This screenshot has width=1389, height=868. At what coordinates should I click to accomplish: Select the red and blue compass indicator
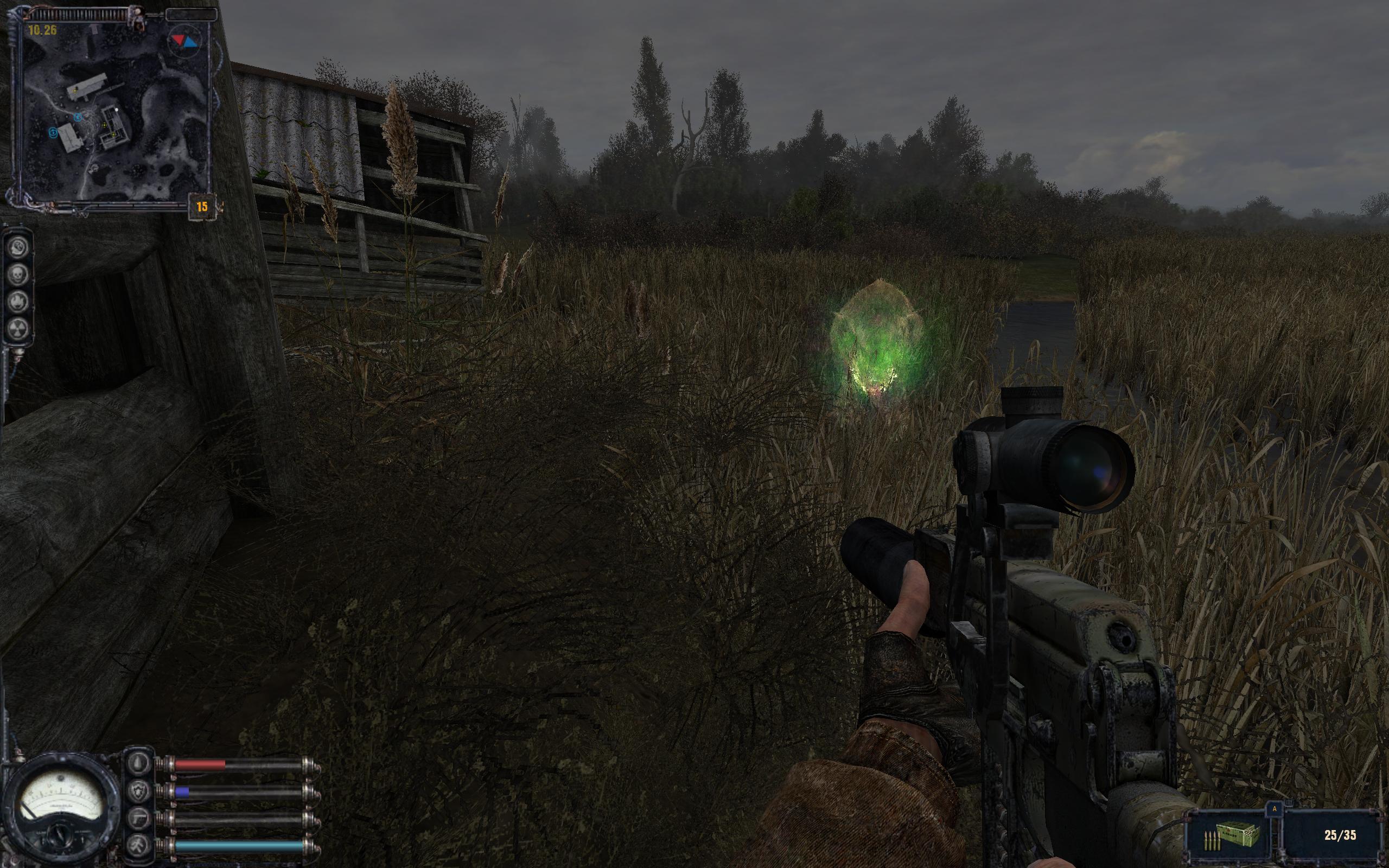(184, 41)
